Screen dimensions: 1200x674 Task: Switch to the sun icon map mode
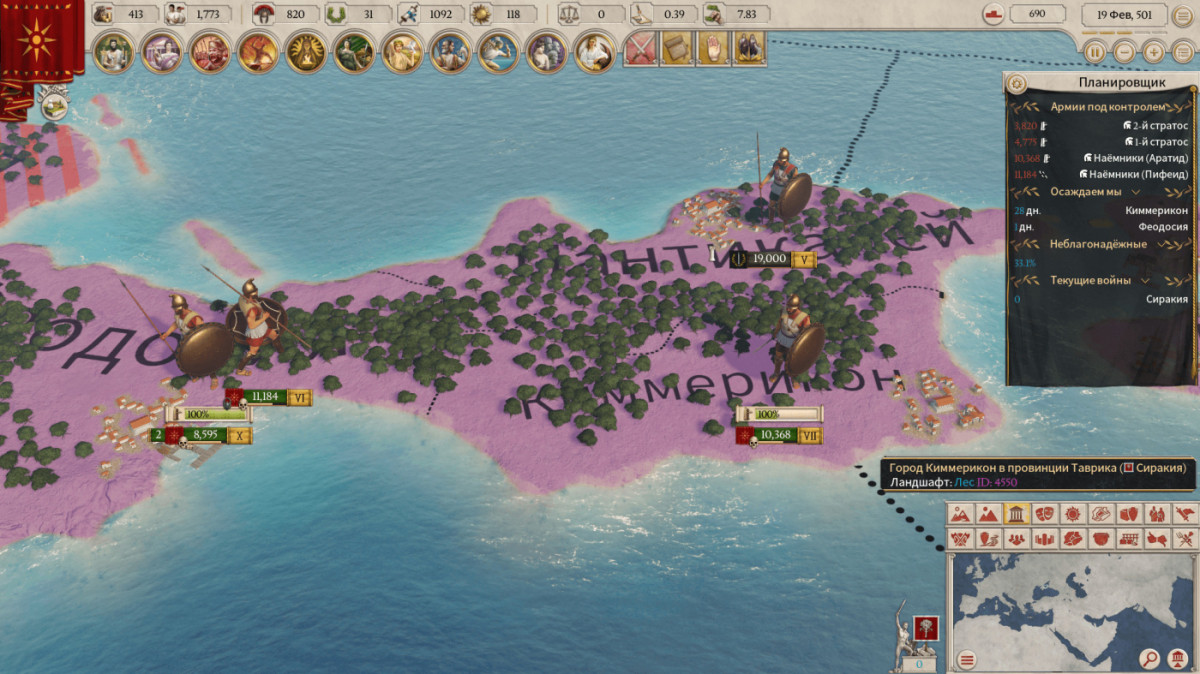[1073, 514]
